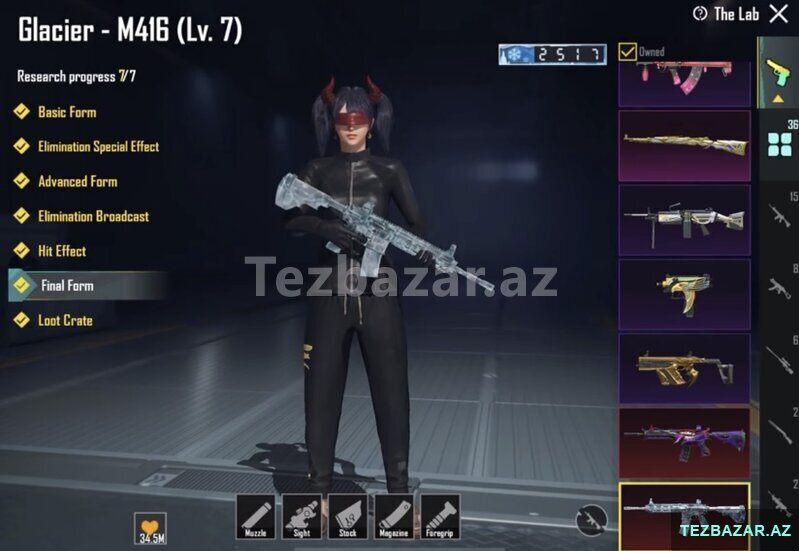
Task: Choose the Stock attachment slot
Action: [x=347, y=516]
